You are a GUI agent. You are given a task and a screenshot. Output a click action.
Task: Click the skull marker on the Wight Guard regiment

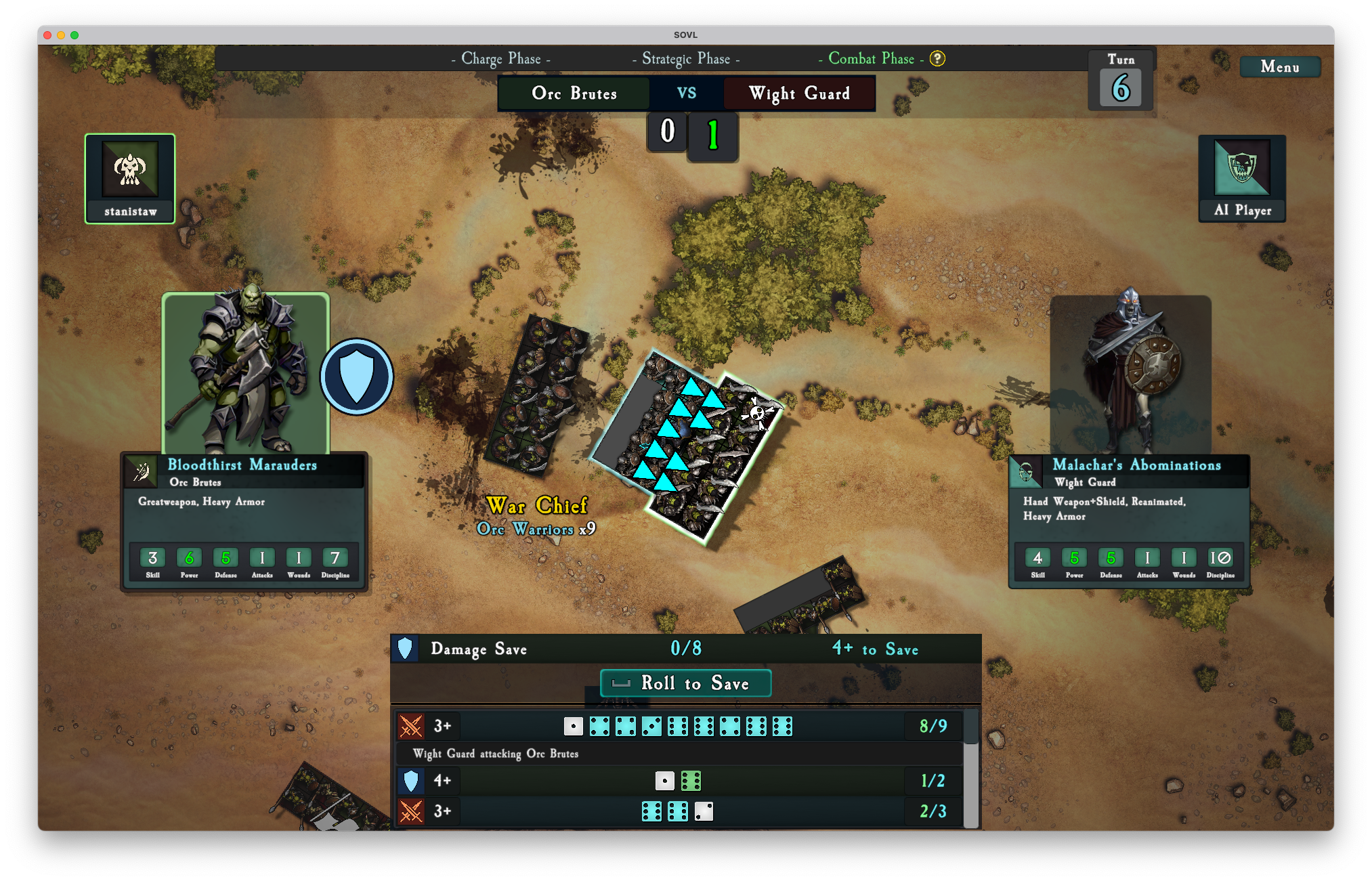pos(758,412)
